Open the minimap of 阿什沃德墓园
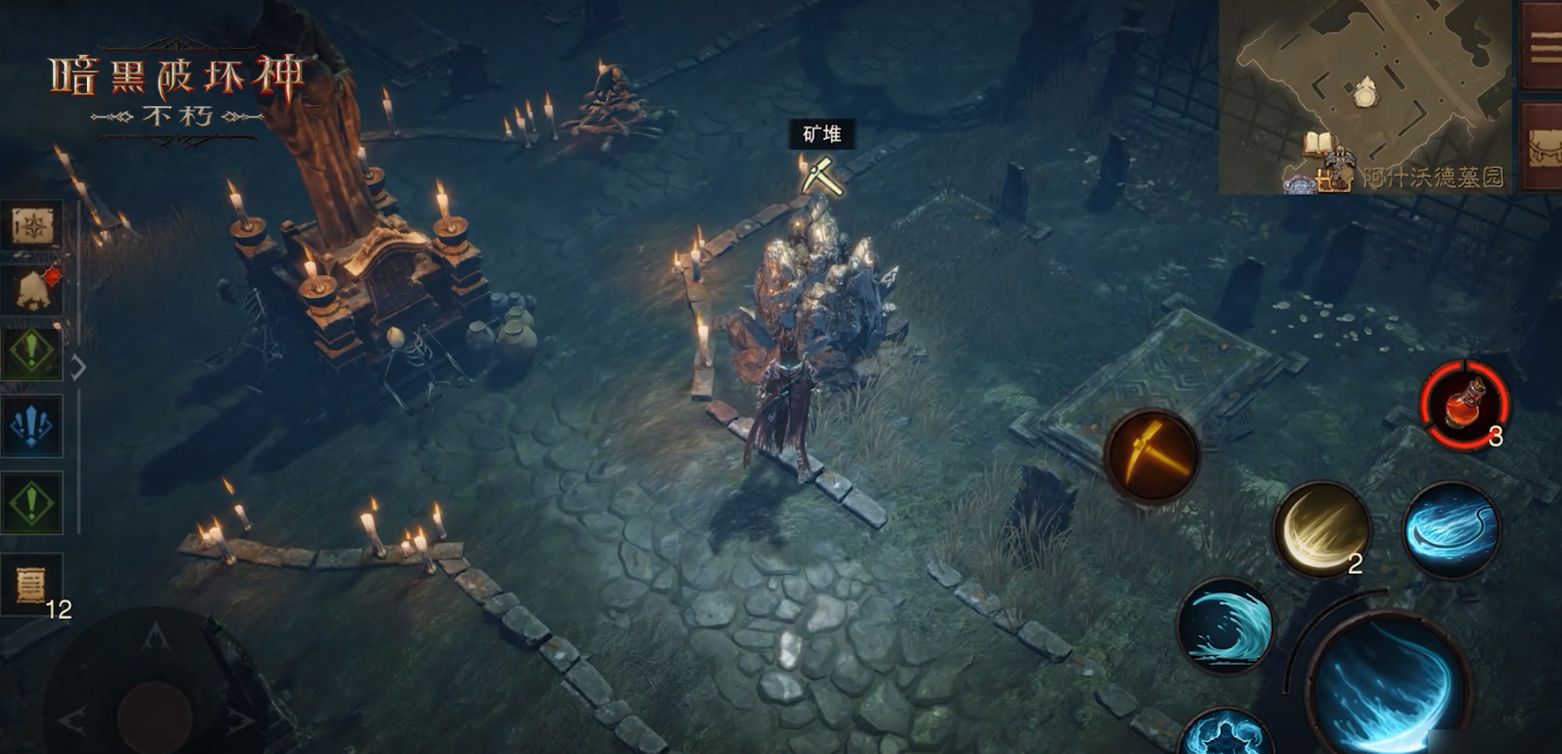The height and width of the screenshot is (754, 1562). 1364,95
